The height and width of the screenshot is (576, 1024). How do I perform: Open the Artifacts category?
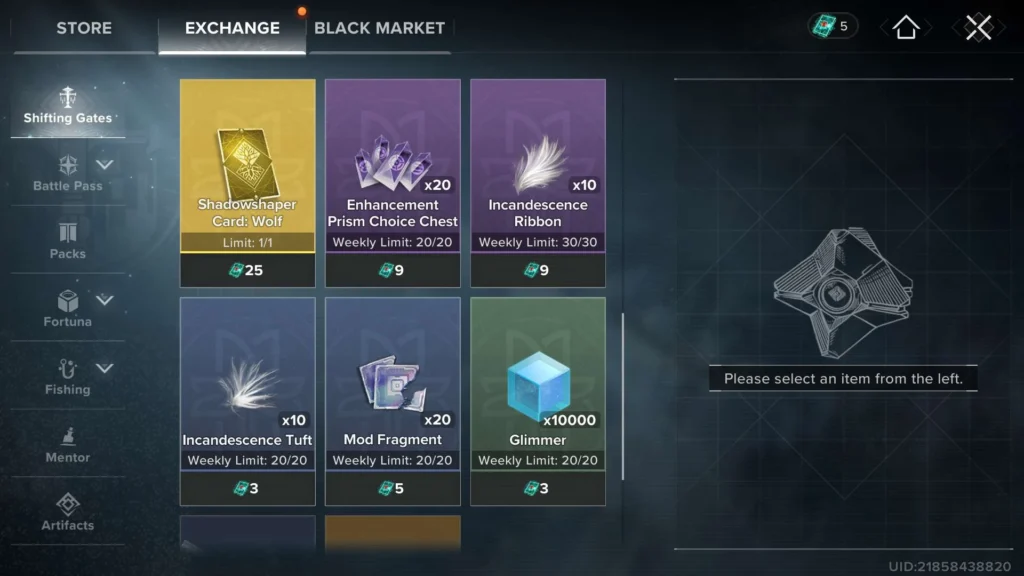coord(68,512)
